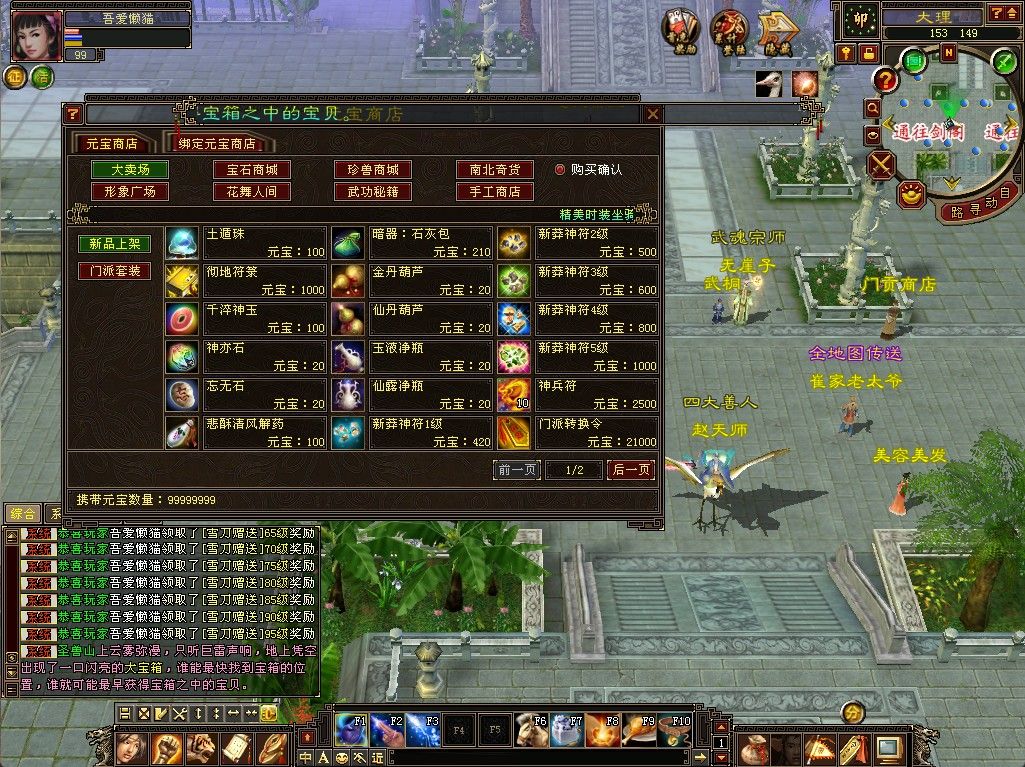Screen dimensions: 1025x767
Task: Switch to the 绑定元宝商店 tab
Action: tap(216, 143)
